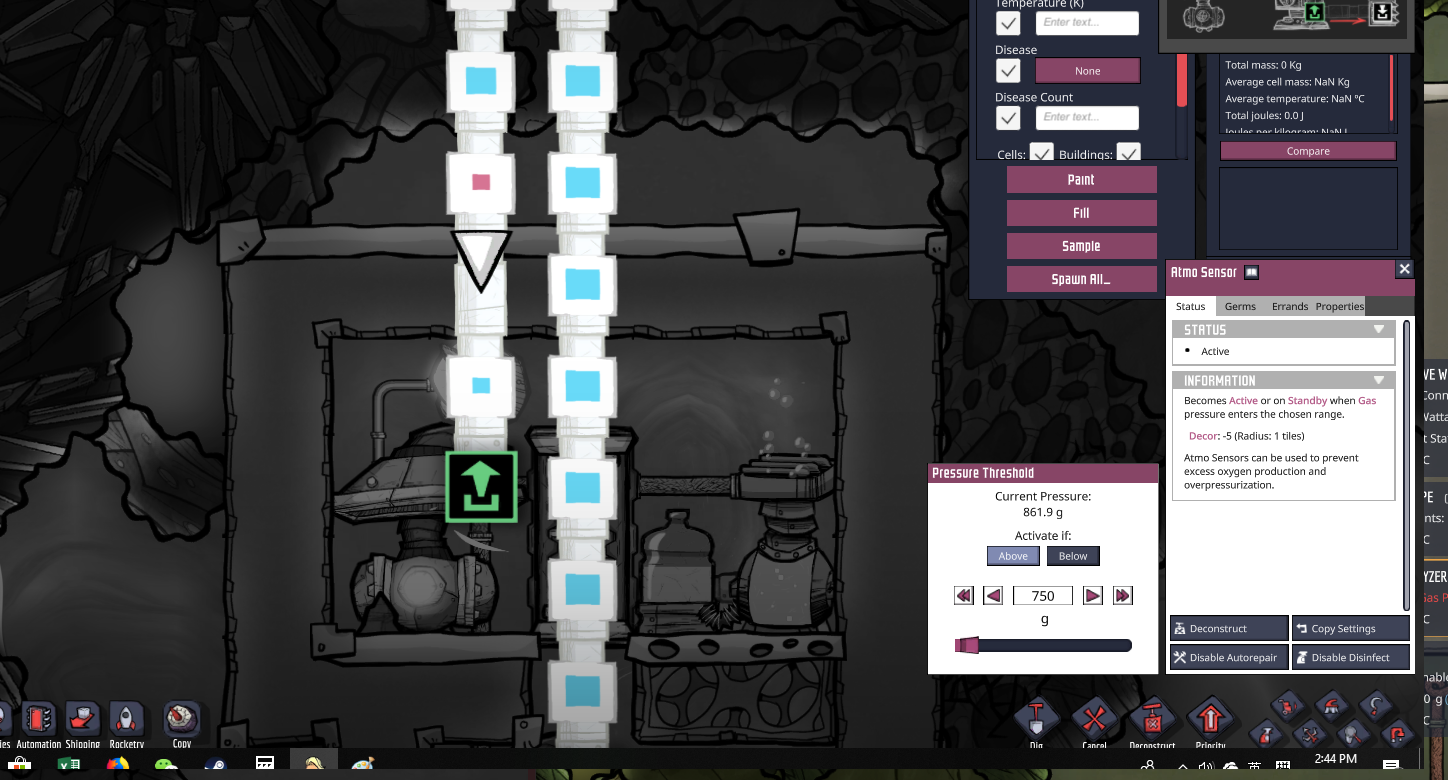Open the Properties tab of Atmo Sensor
The image size is (1448, 780).
click(x=1339, y=306)
